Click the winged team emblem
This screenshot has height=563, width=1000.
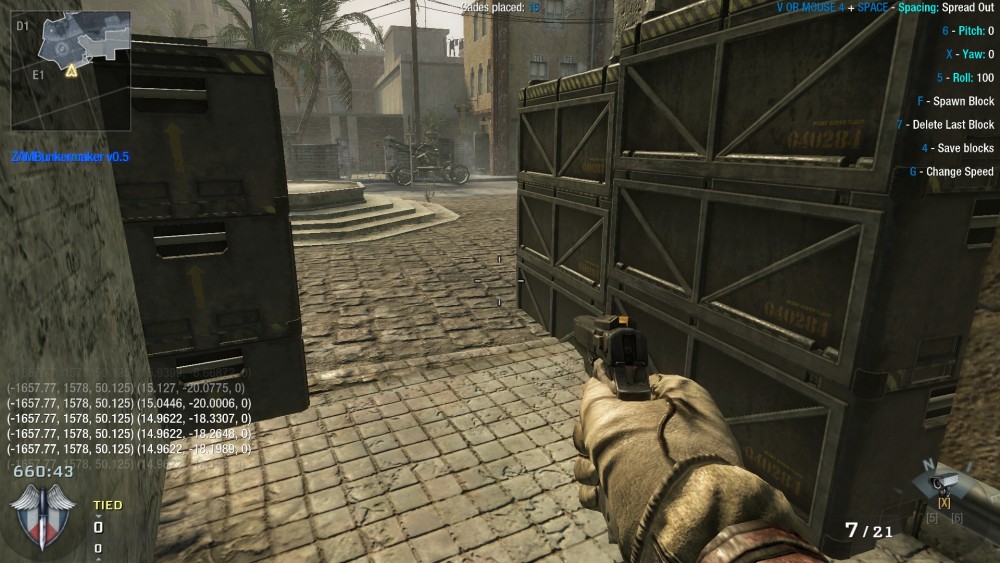click(42, 514)
